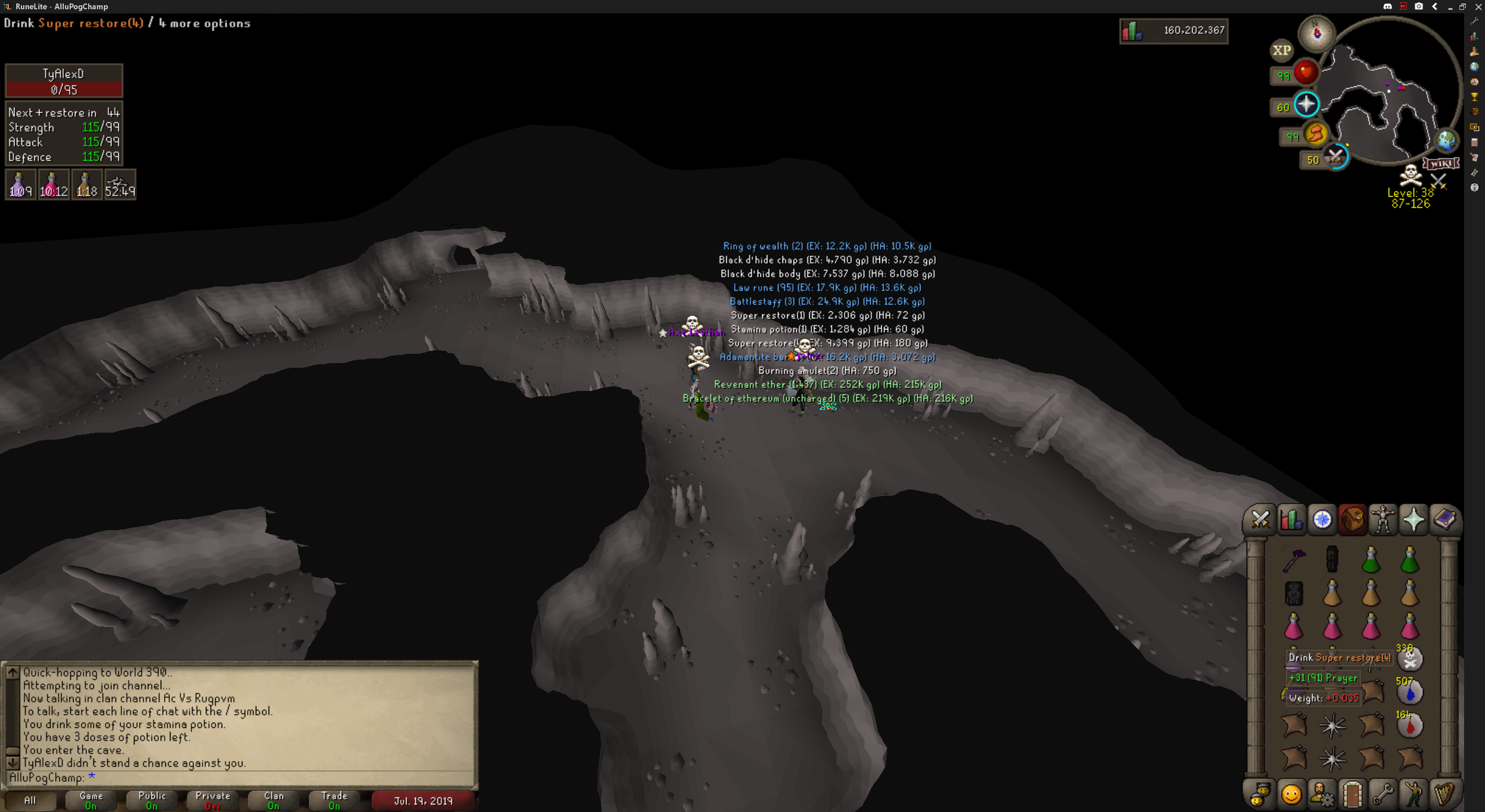Switch chat filter to Clan
This screenshot has width=1485, height=812.
pos(274,800)
